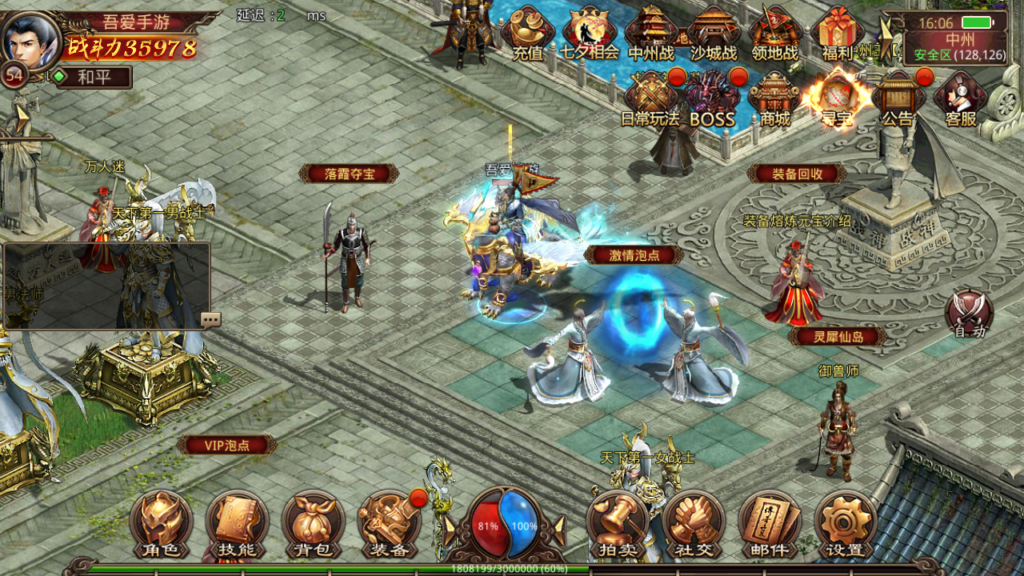Open the 设置 settings gear
The height and width of the screenshot is (576, 1024).
point(845,524)
